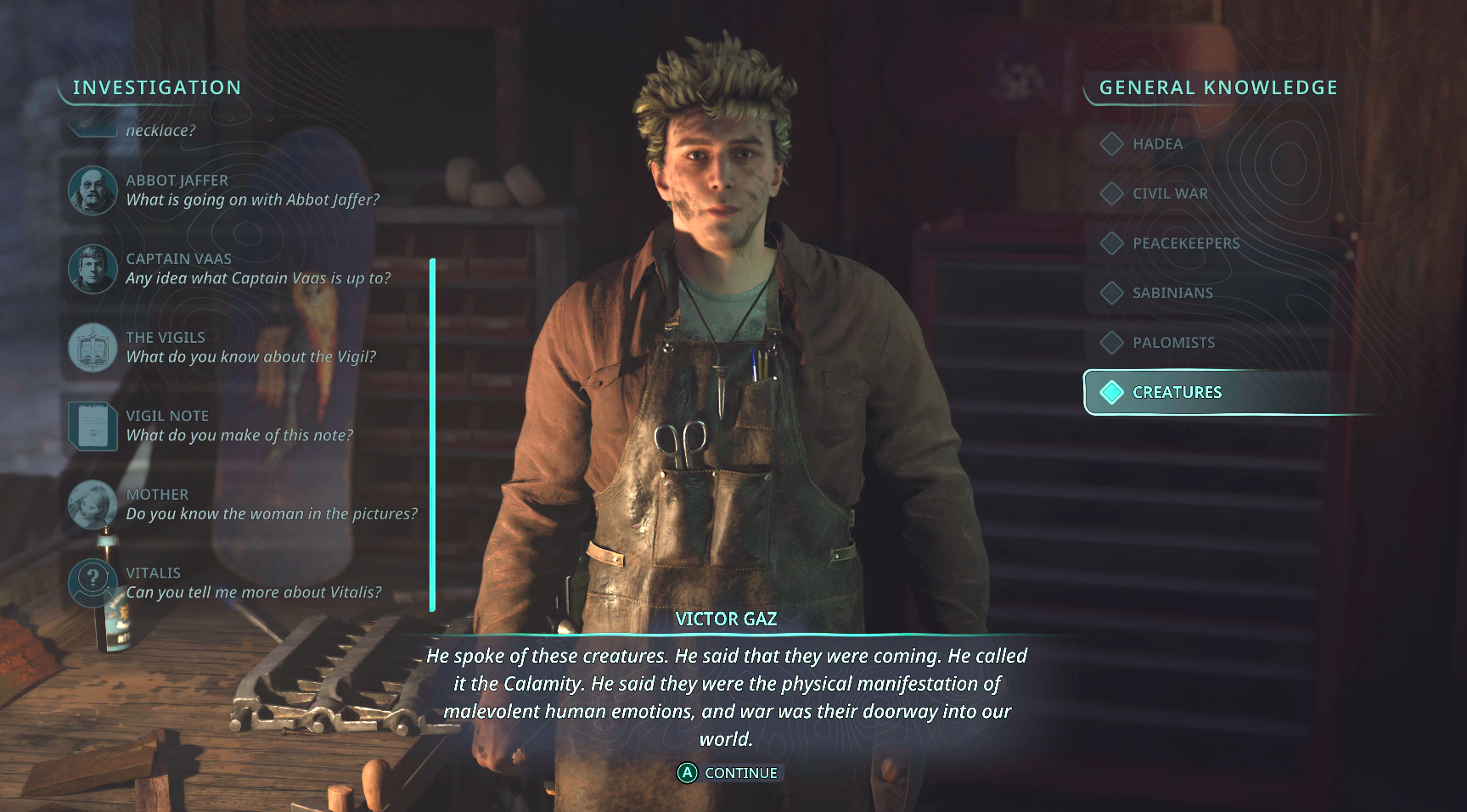Ask about the Sabinians
The width and height of the screenshot is (1467, 812).
[x=1172, y=293]
